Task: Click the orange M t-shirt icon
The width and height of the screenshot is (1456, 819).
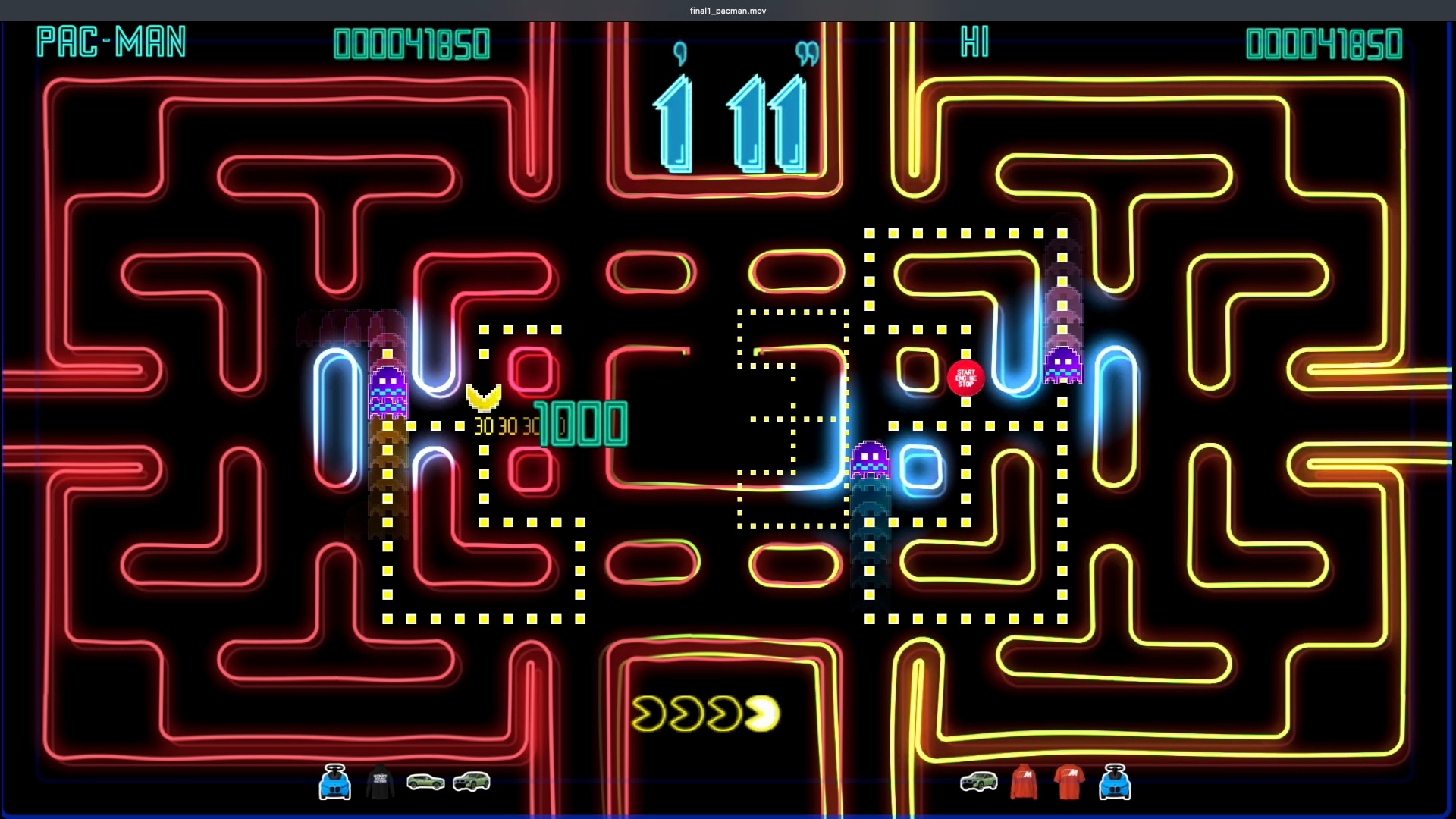Action: click(1069, 783)
